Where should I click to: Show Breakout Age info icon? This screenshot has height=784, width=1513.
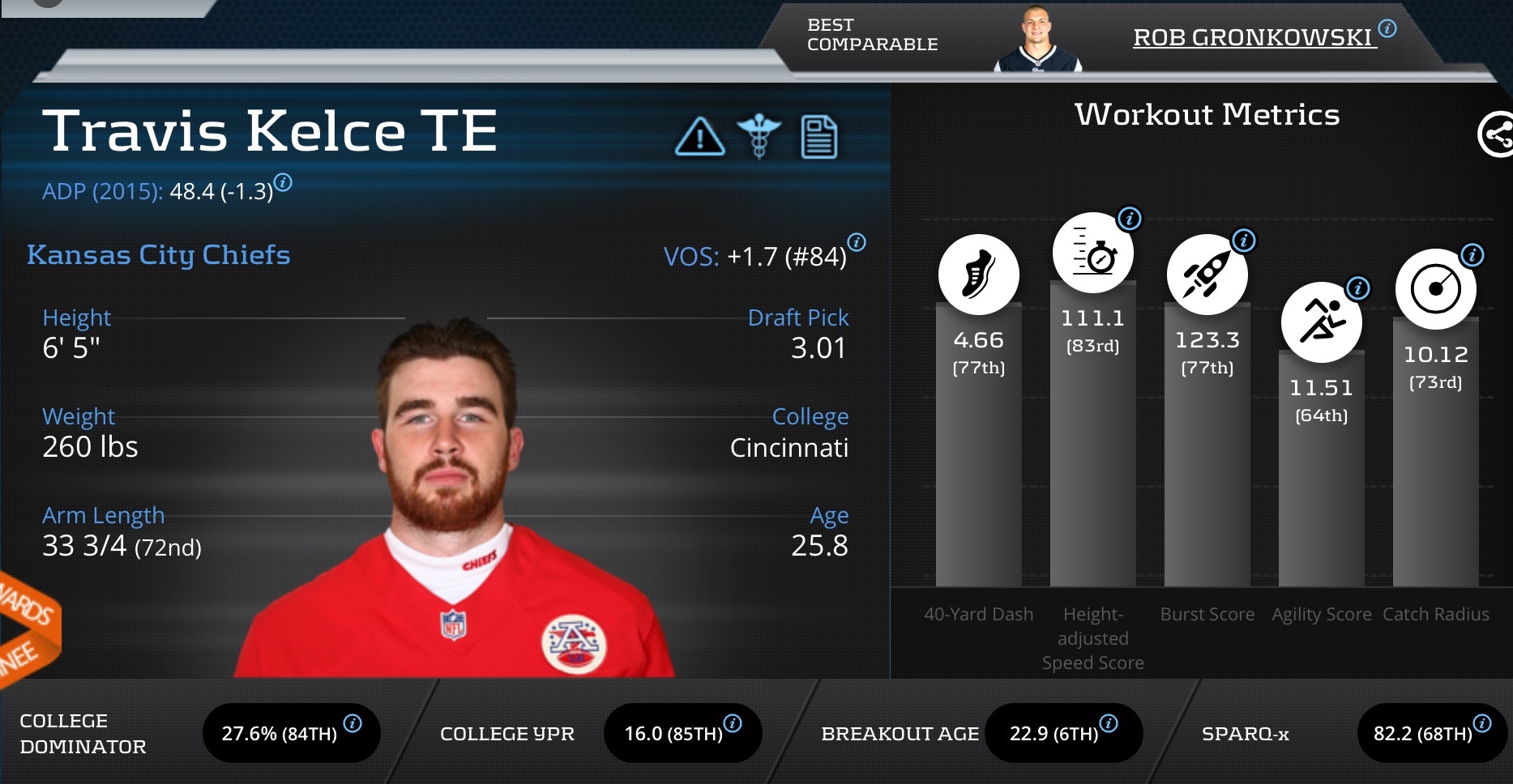(1109, 723)
